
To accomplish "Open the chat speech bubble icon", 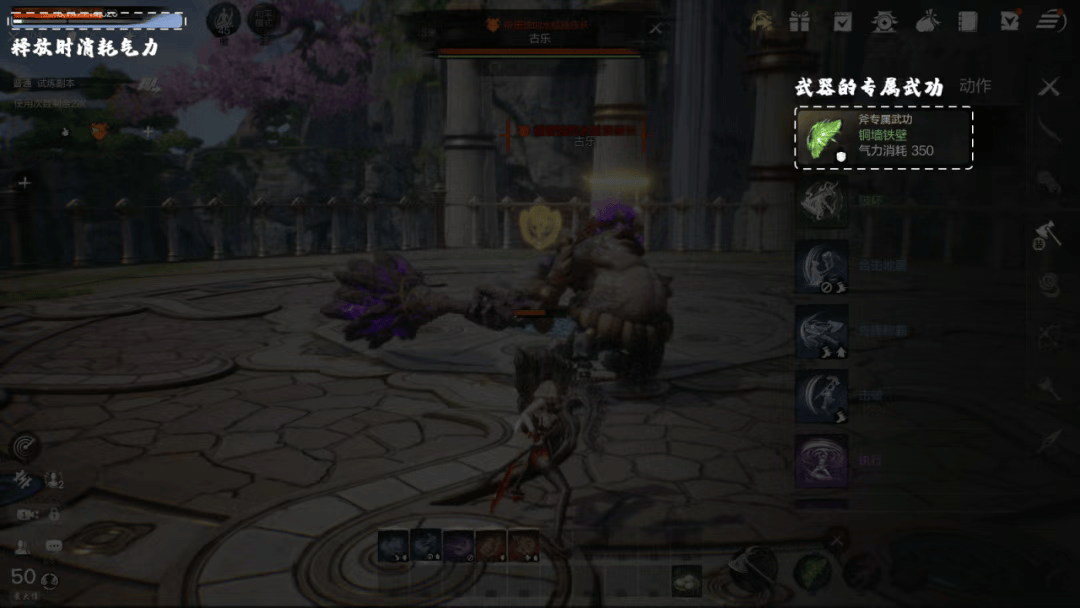I will tap(54, 546).
